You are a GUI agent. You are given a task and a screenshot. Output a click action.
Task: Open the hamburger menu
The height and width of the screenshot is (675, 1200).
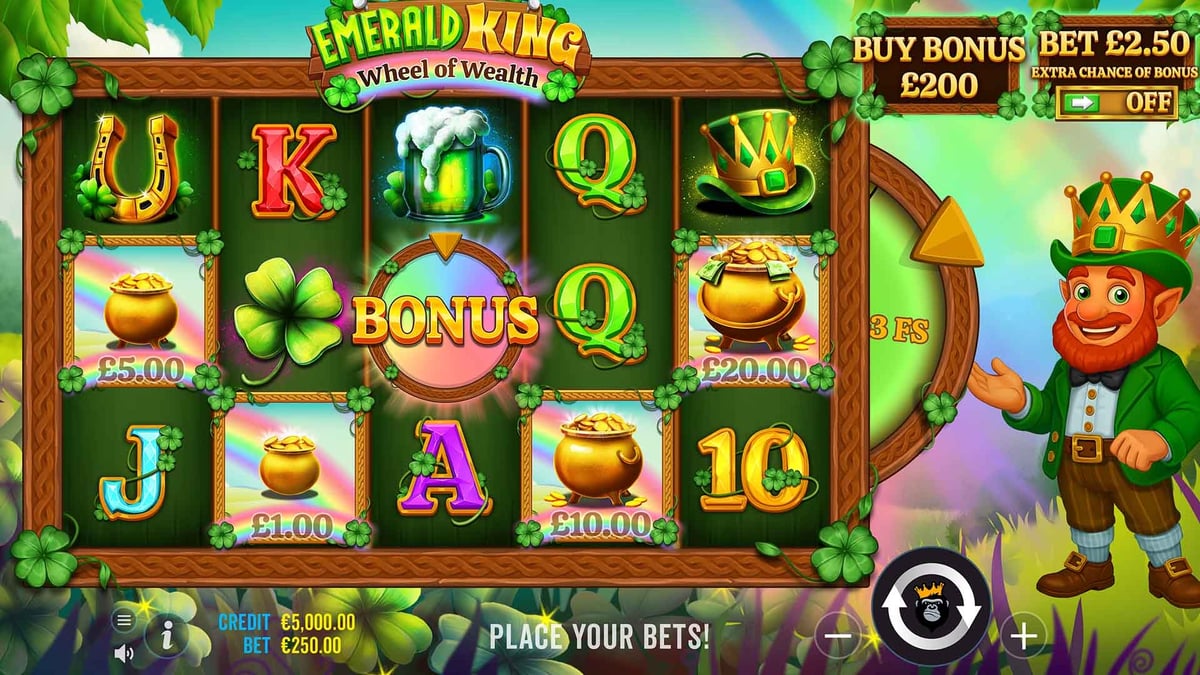124,620
